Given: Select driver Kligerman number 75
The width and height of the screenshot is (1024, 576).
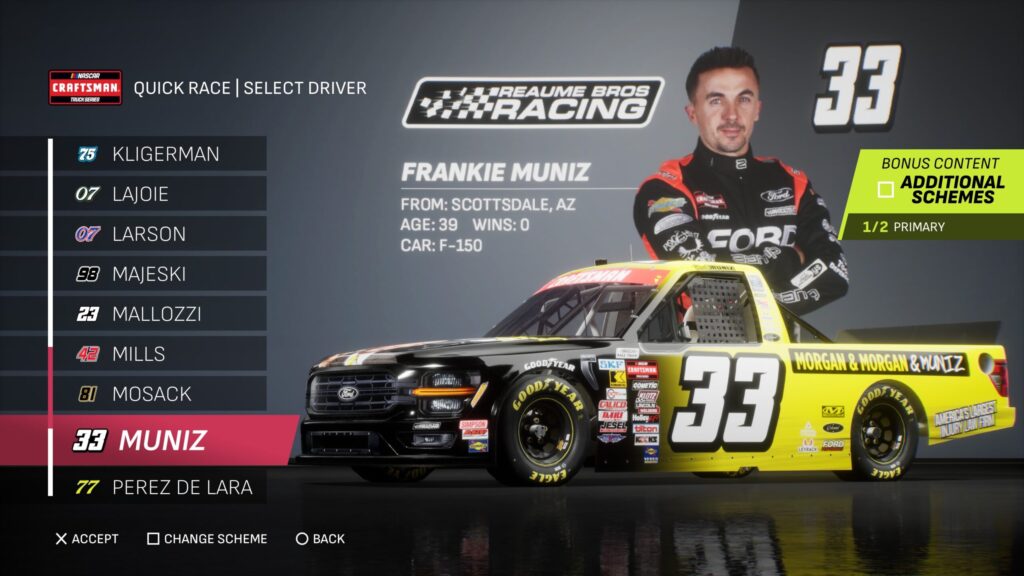Looking at the screenshot, I should (160, 154).
